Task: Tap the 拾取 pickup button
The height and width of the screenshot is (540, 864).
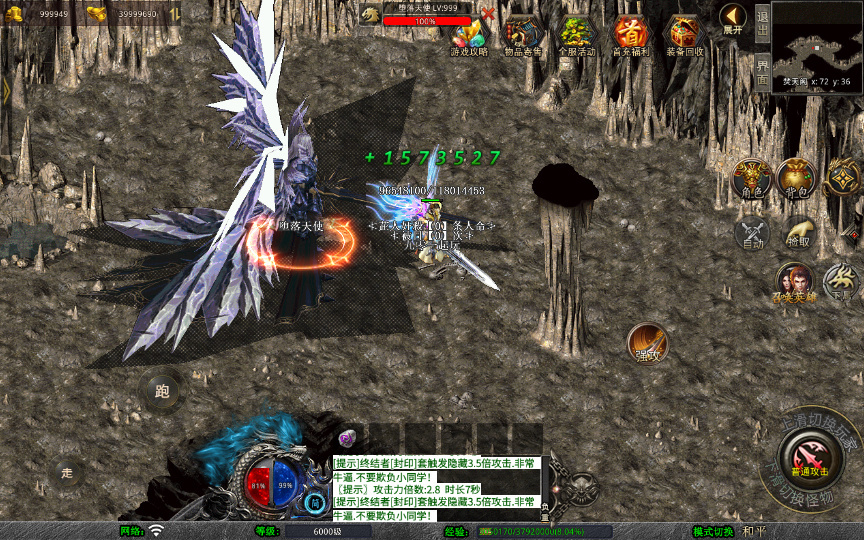Action: pyautogui.click(x=797, y=233)
